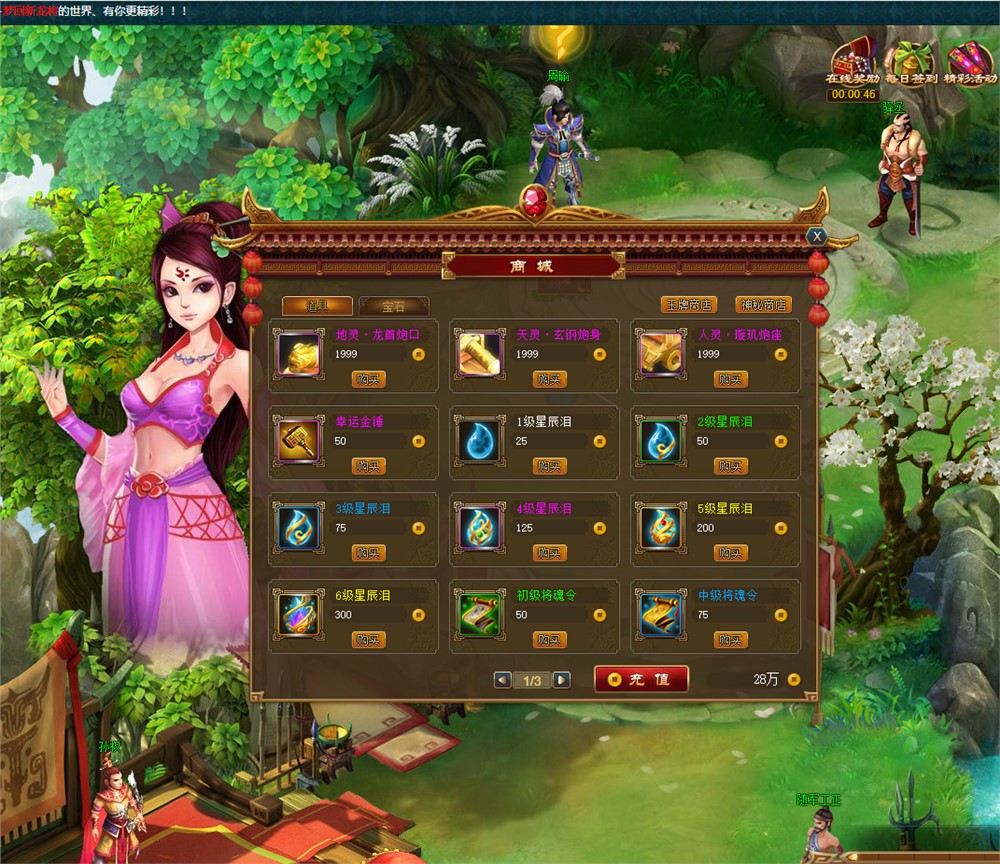Buy 5级星辰泪 for 200
The width and height of the screenshot is (1000, 864).
[731, 553]
